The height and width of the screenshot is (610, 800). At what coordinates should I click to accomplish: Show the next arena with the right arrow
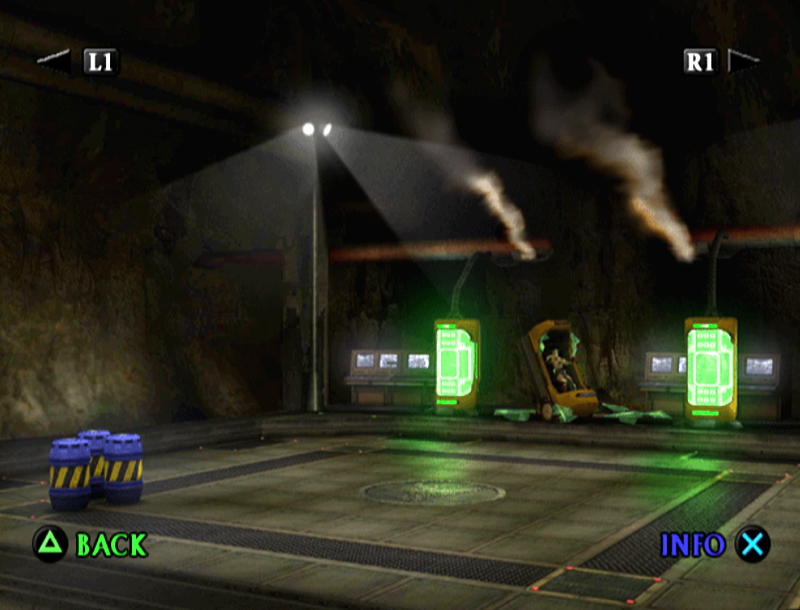click(x=742, y=61)
